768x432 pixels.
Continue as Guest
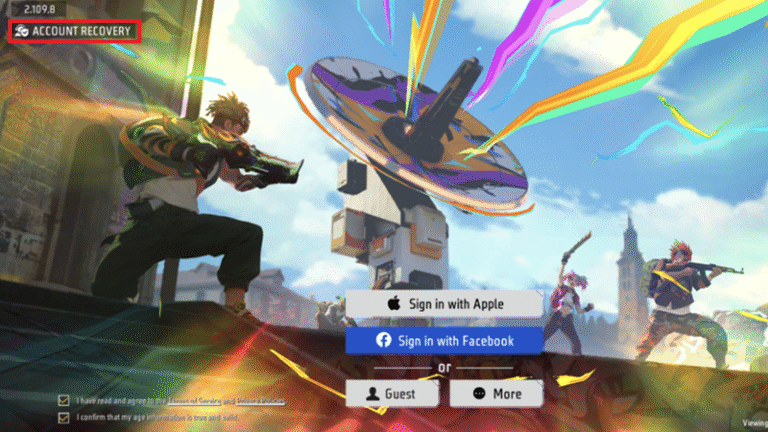pyautogui.click(x=393, y=394)
